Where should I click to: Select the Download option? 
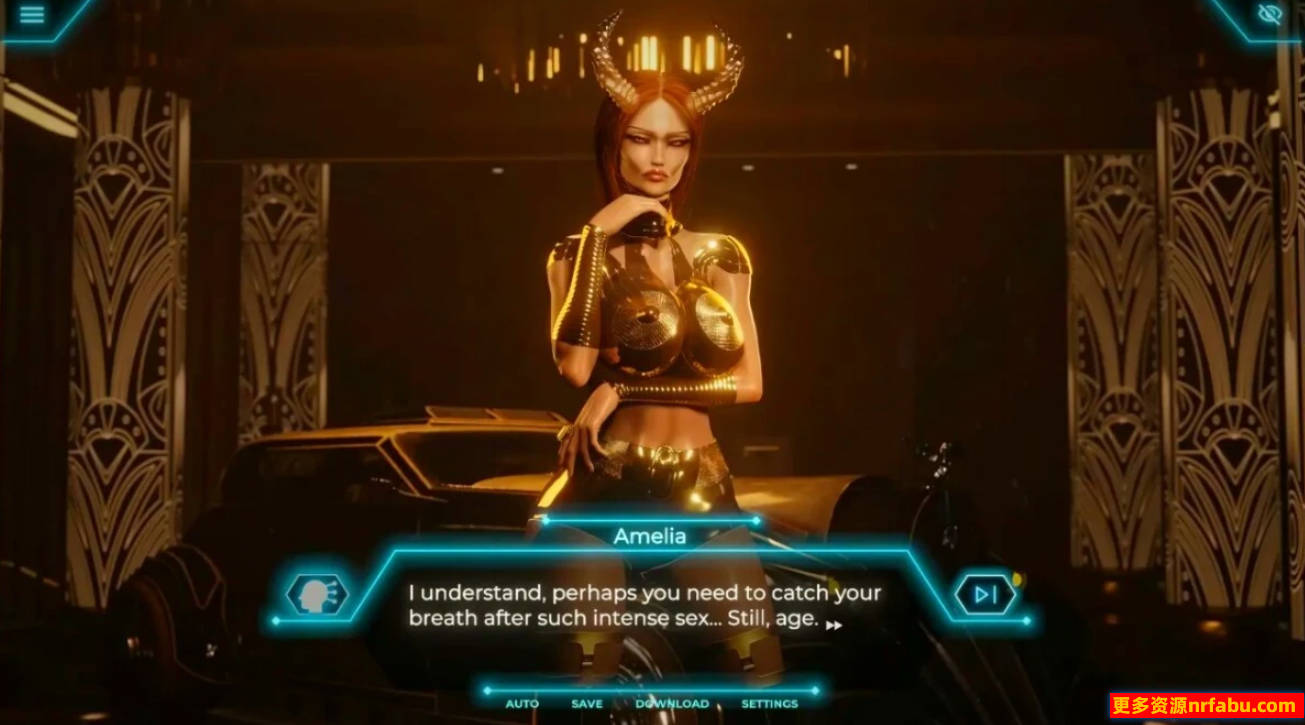point(672,704)
